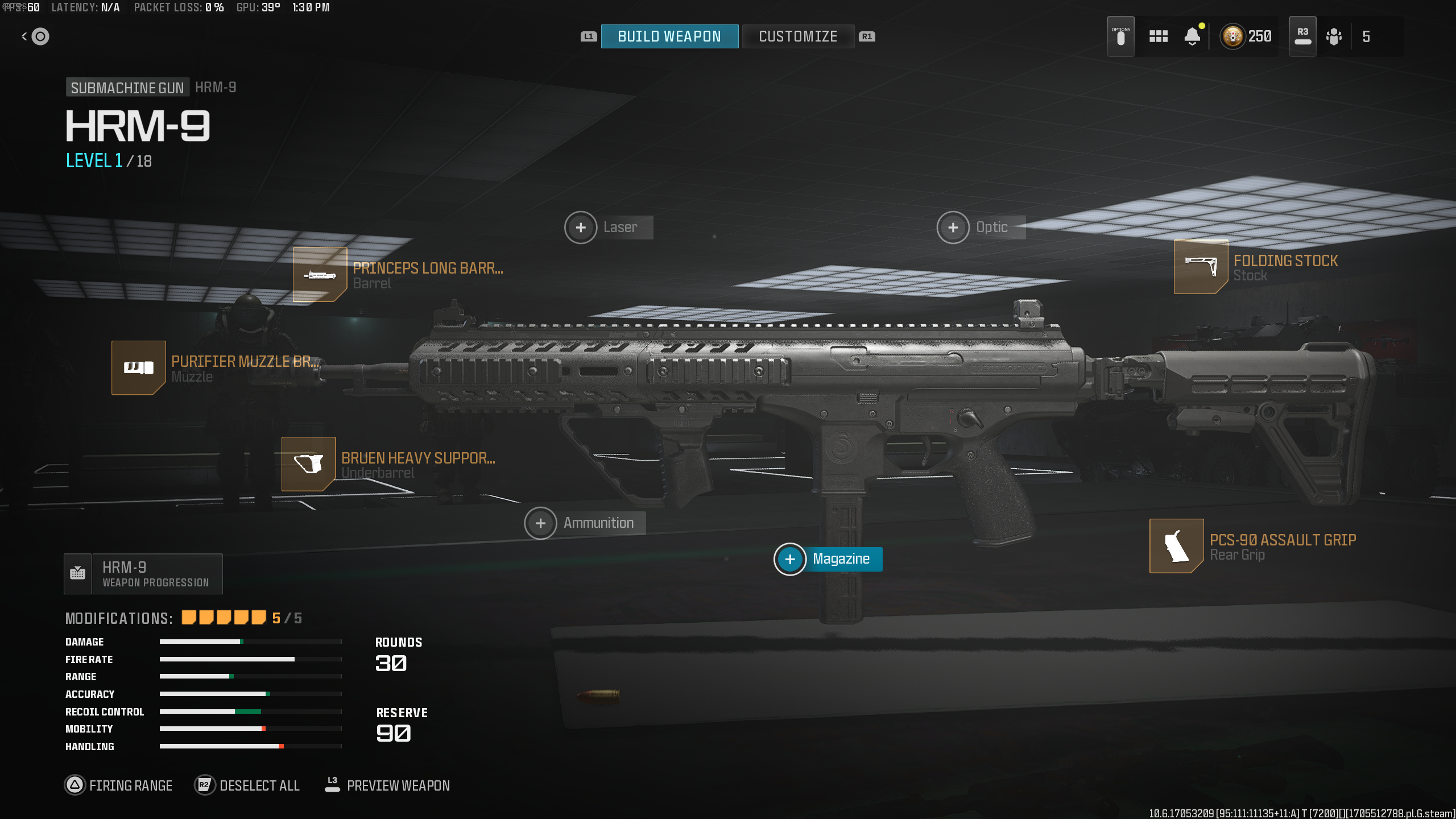Open HRM-9 Weapon Progression
Image resolution: width=1456 pixels, height=819 pixels.
click(x=143, y=574)
